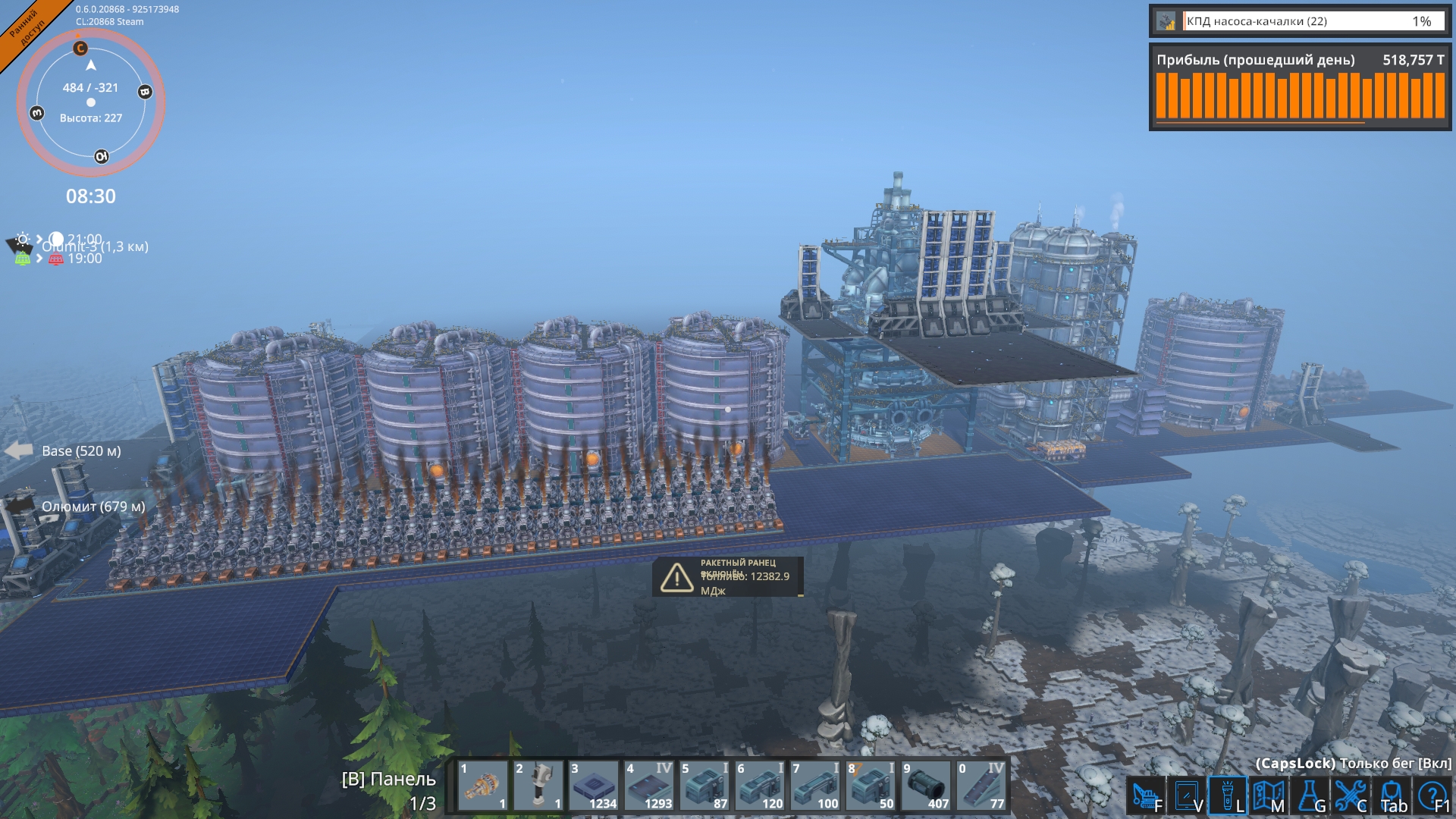Open the help question mark icon
The width and height of the screenshot is (1456, 819).
pos(1432,796)
